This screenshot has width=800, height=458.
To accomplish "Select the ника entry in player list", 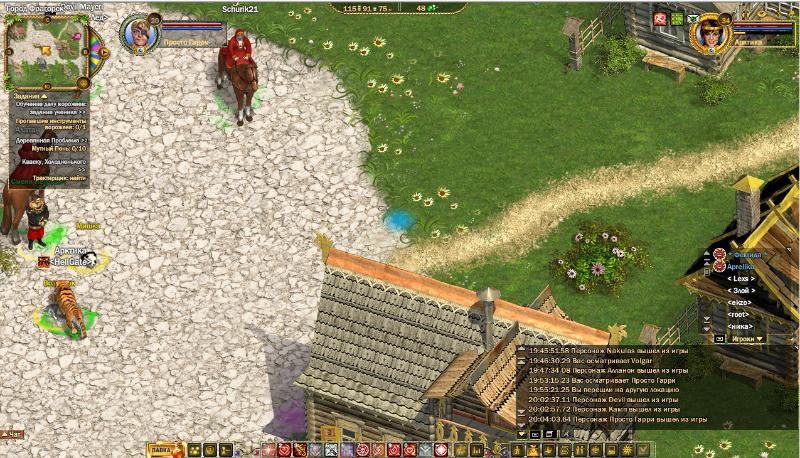I will [740, 326].
